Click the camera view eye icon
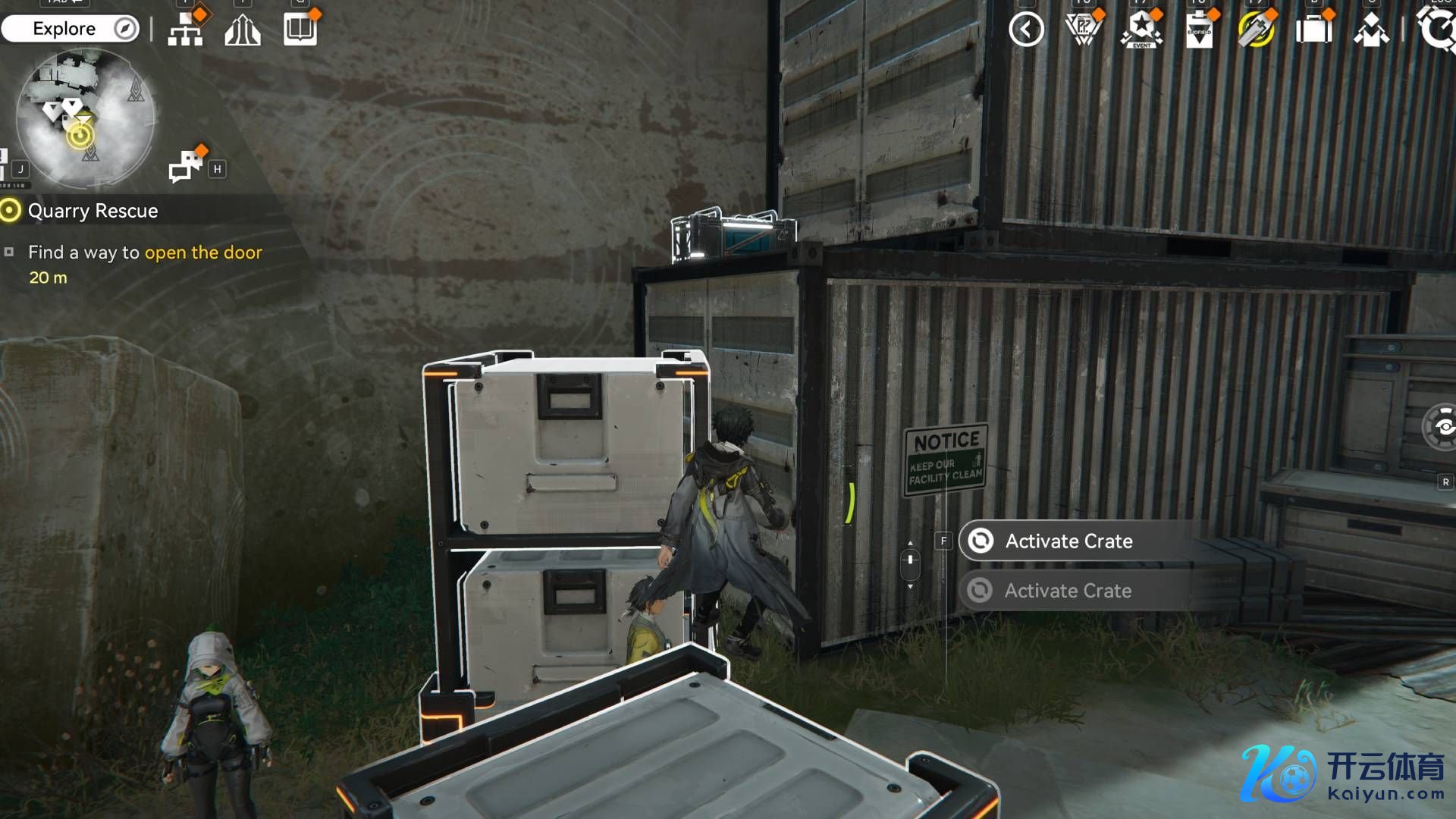 [1442, 427]
